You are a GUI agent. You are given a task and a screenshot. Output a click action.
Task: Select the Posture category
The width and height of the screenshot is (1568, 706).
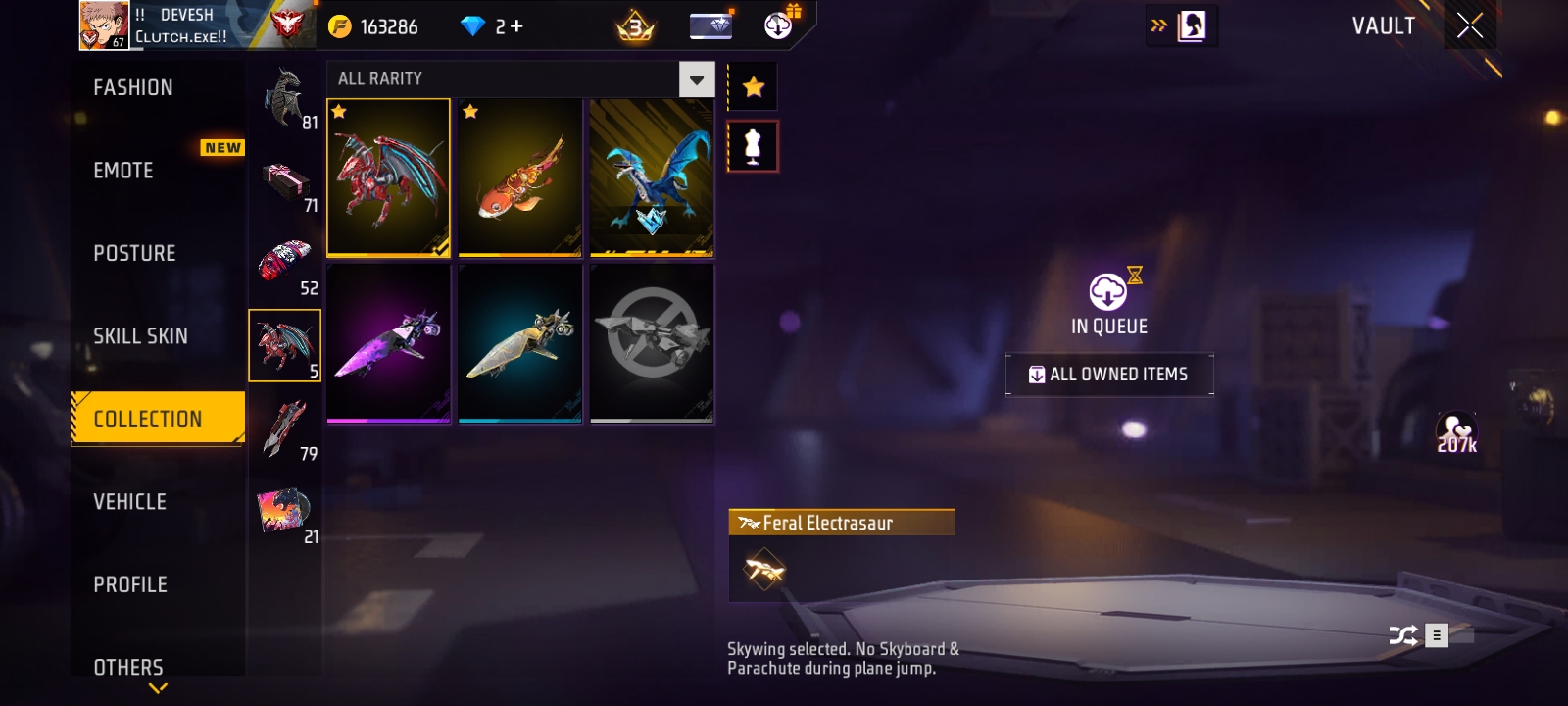click(134, 253)
